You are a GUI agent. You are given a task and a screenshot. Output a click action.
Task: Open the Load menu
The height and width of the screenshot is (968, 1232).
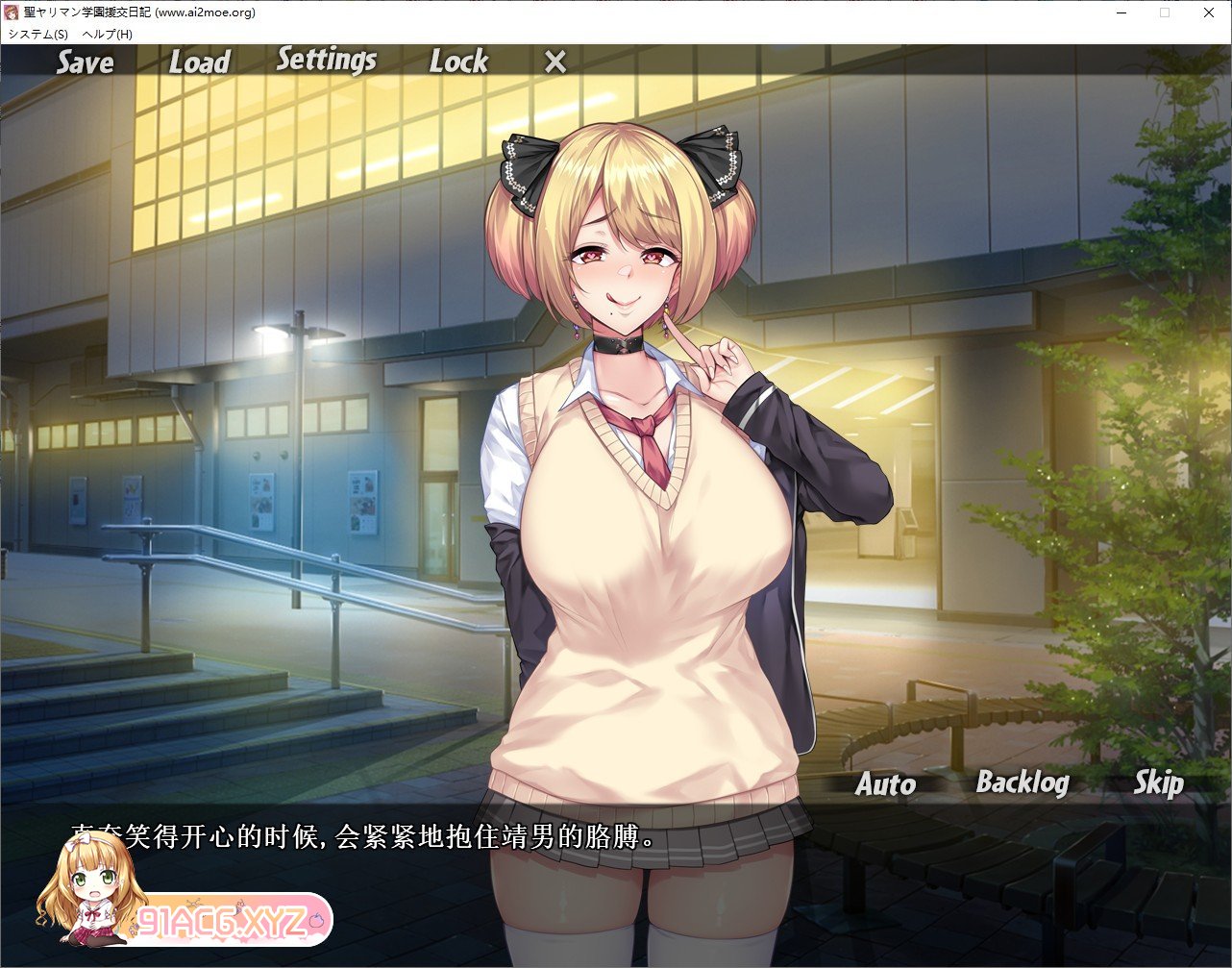pyautogui.click(x=199, y=62)
